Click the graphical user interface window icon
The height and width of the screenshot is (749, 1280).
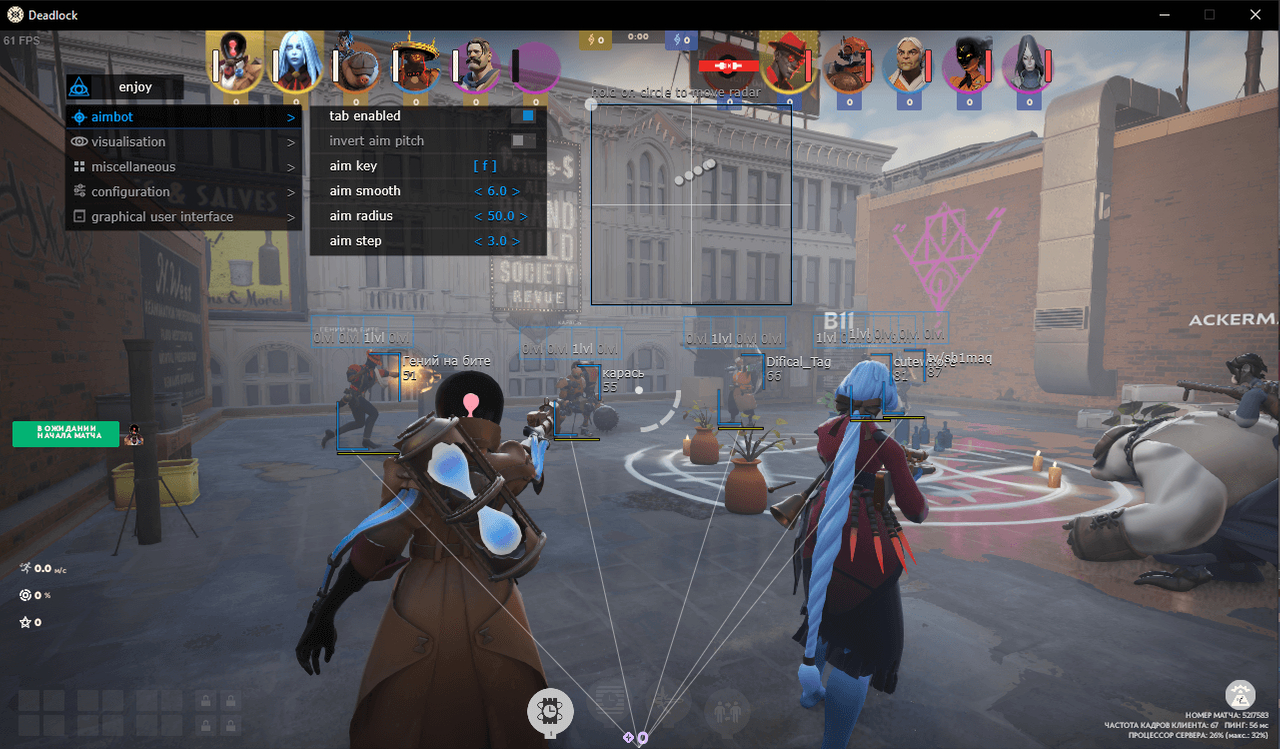click(x=80, y=216)
